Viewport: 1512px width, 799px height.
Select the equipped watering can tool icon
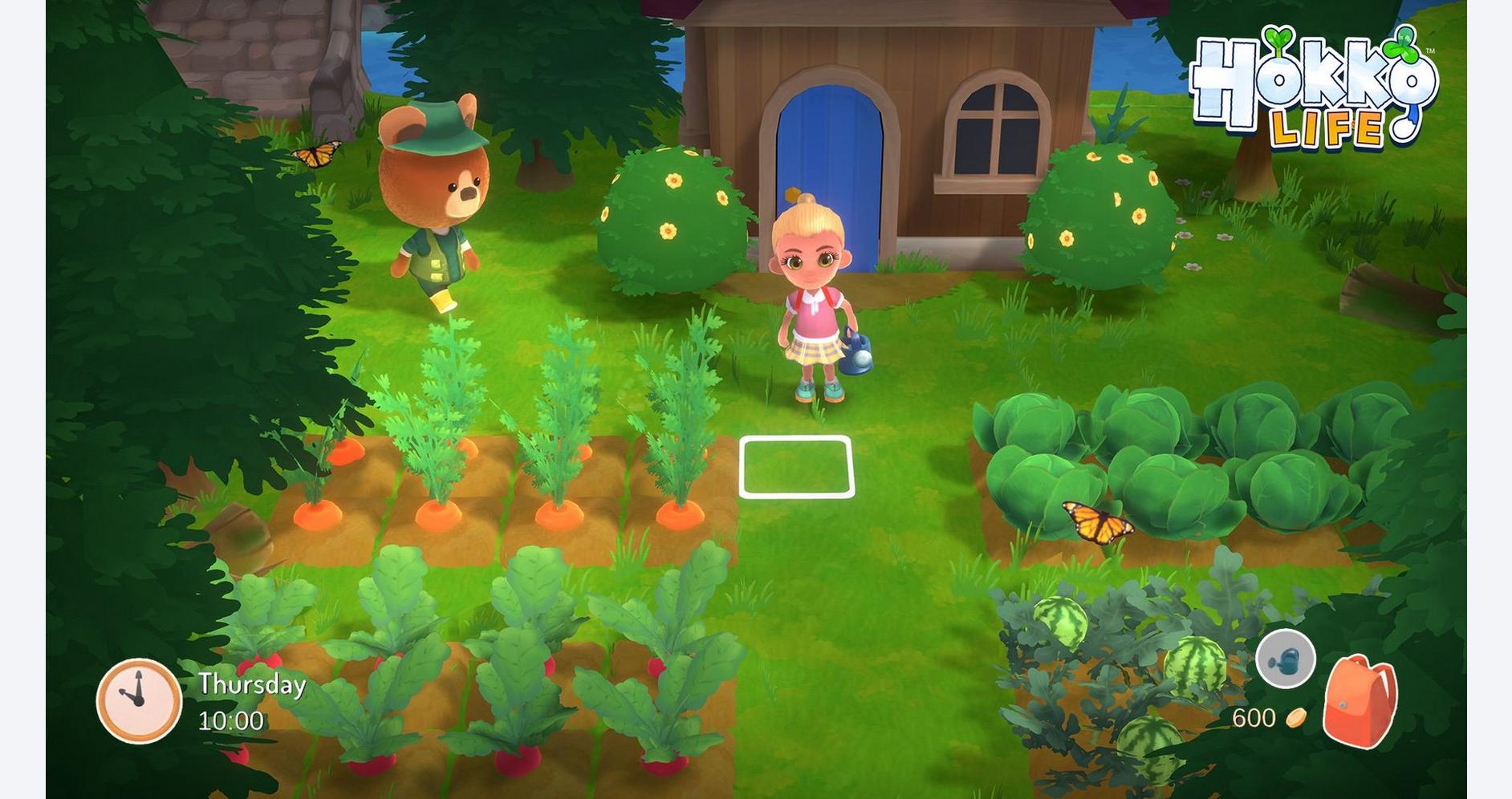[x=1285, y=659]
